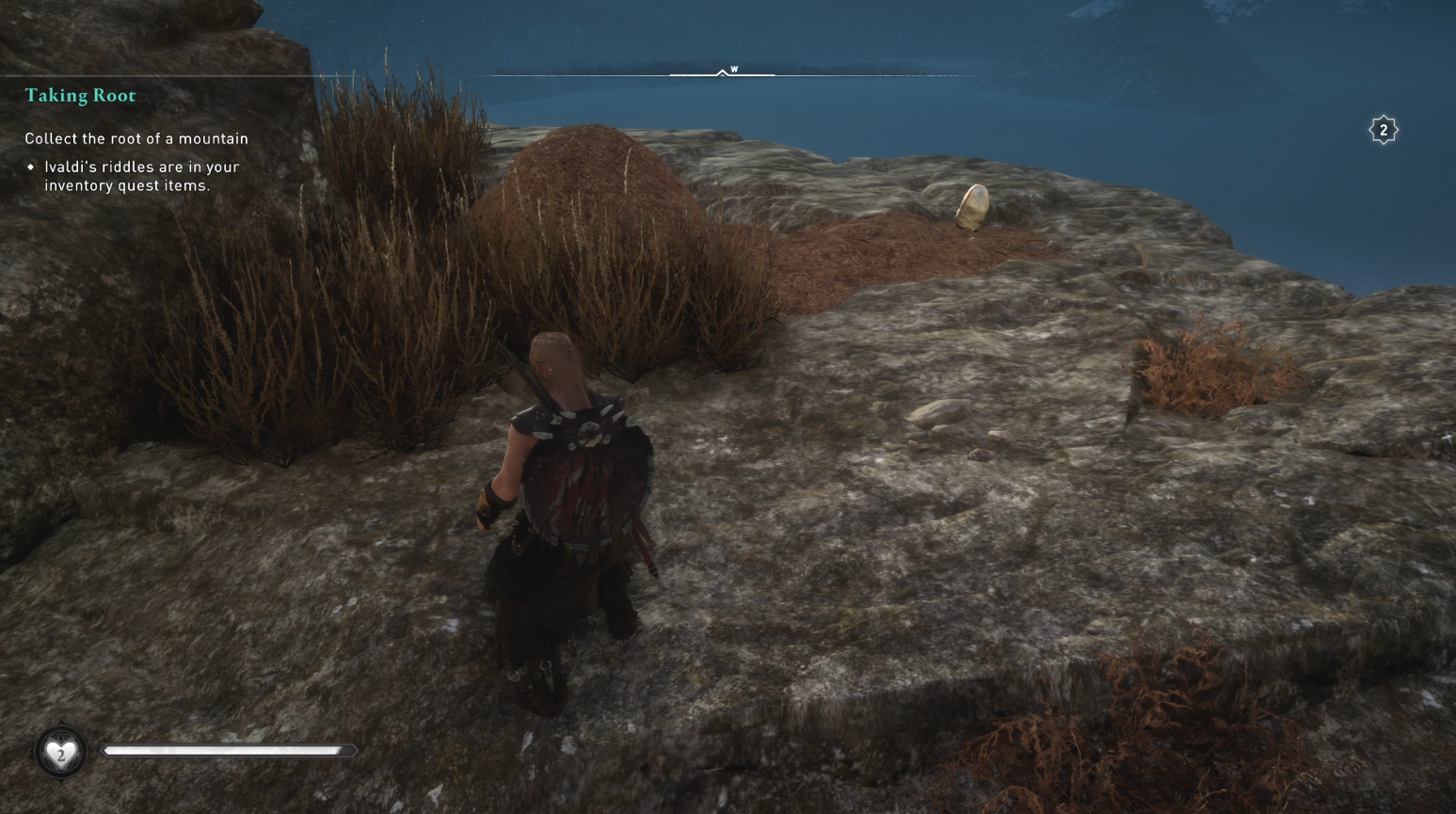Click the adrenaline star icon showing 2
The width and height of the screenshot is (1456, 814).
pyautogui.click(x=1384, y=129)
